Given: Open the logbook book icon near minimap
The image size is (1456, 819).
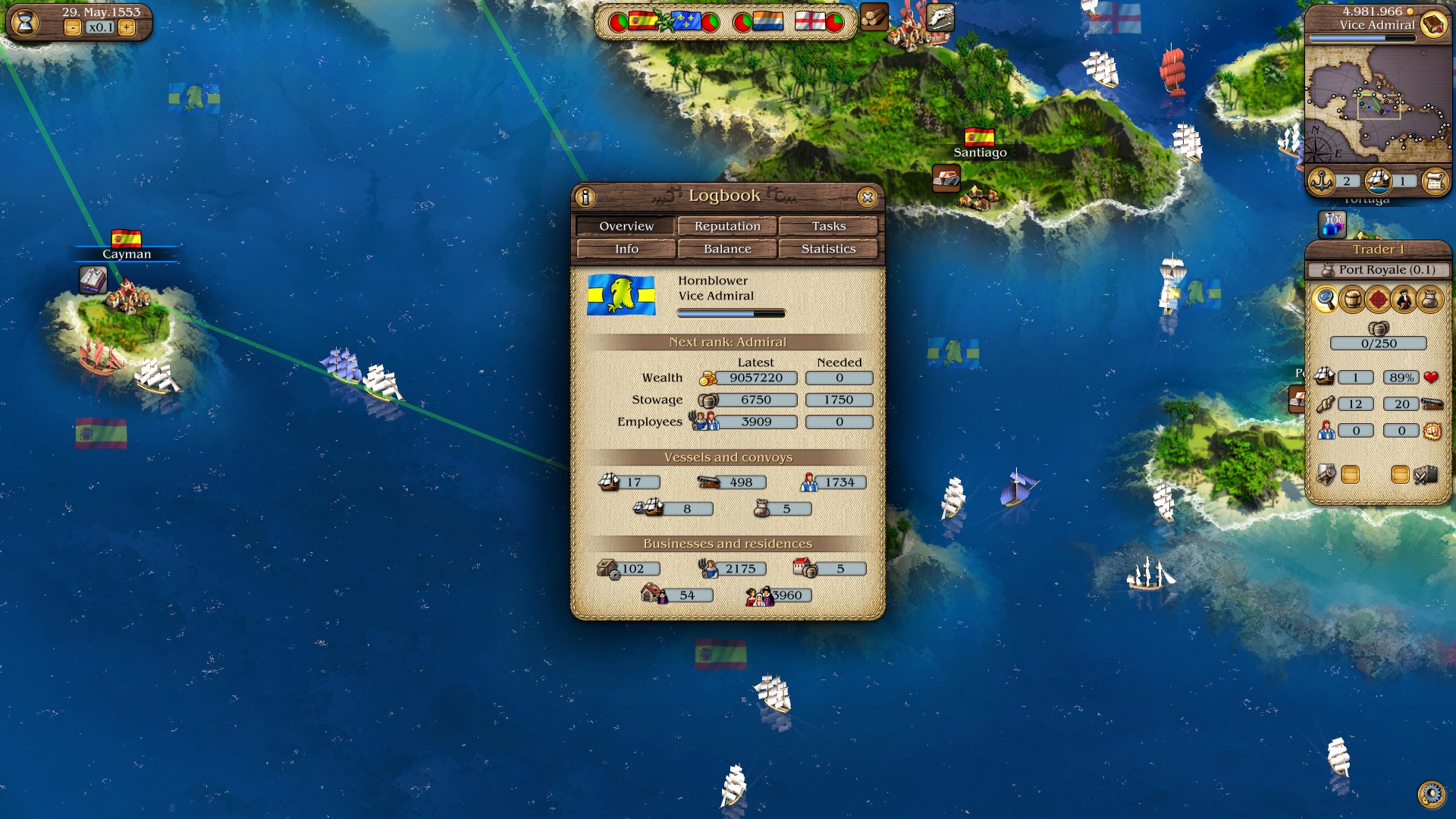Looking at the screenshot, I should 1433,25.
